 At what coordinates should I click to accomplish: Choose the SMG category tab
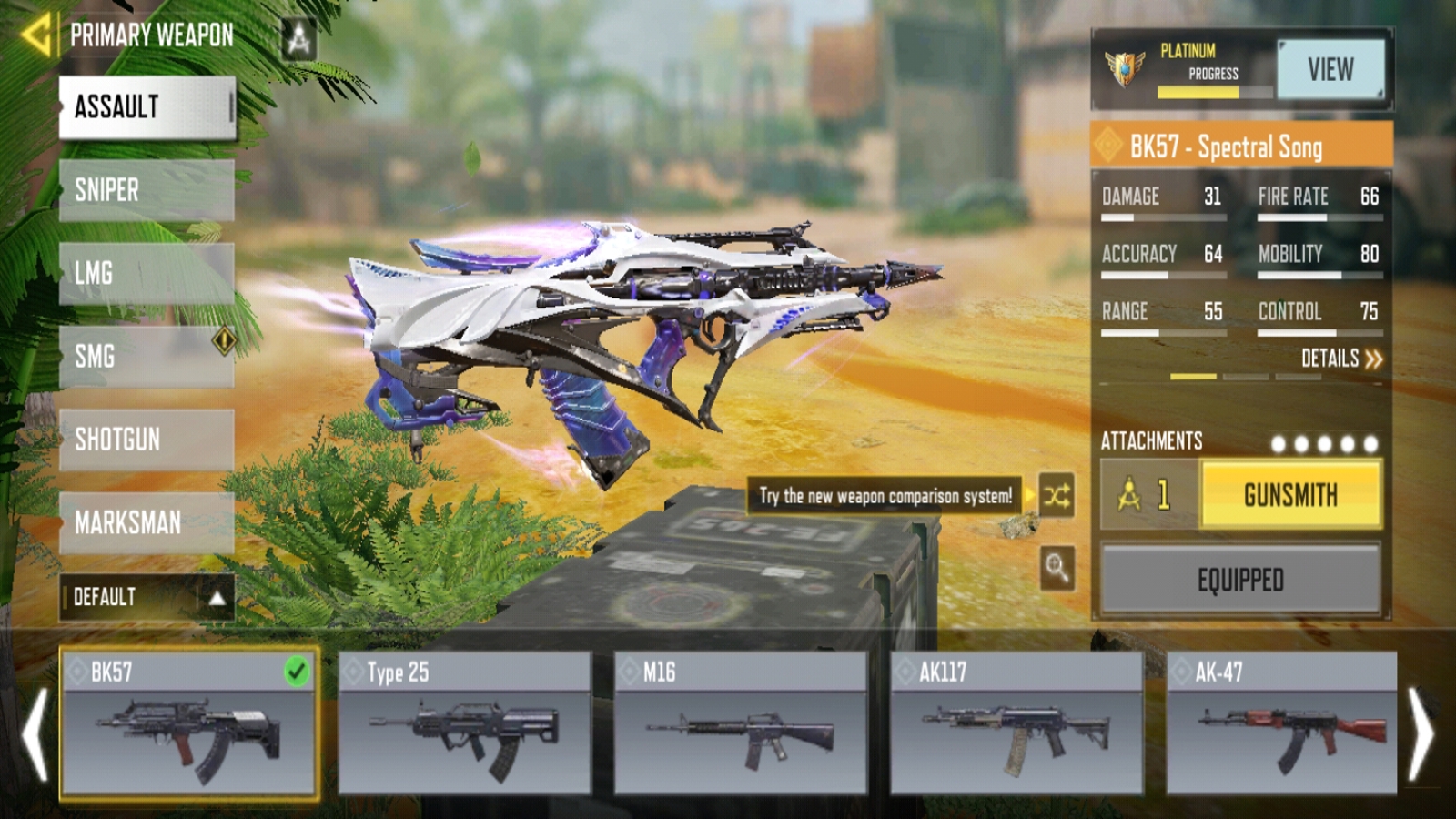147,356
